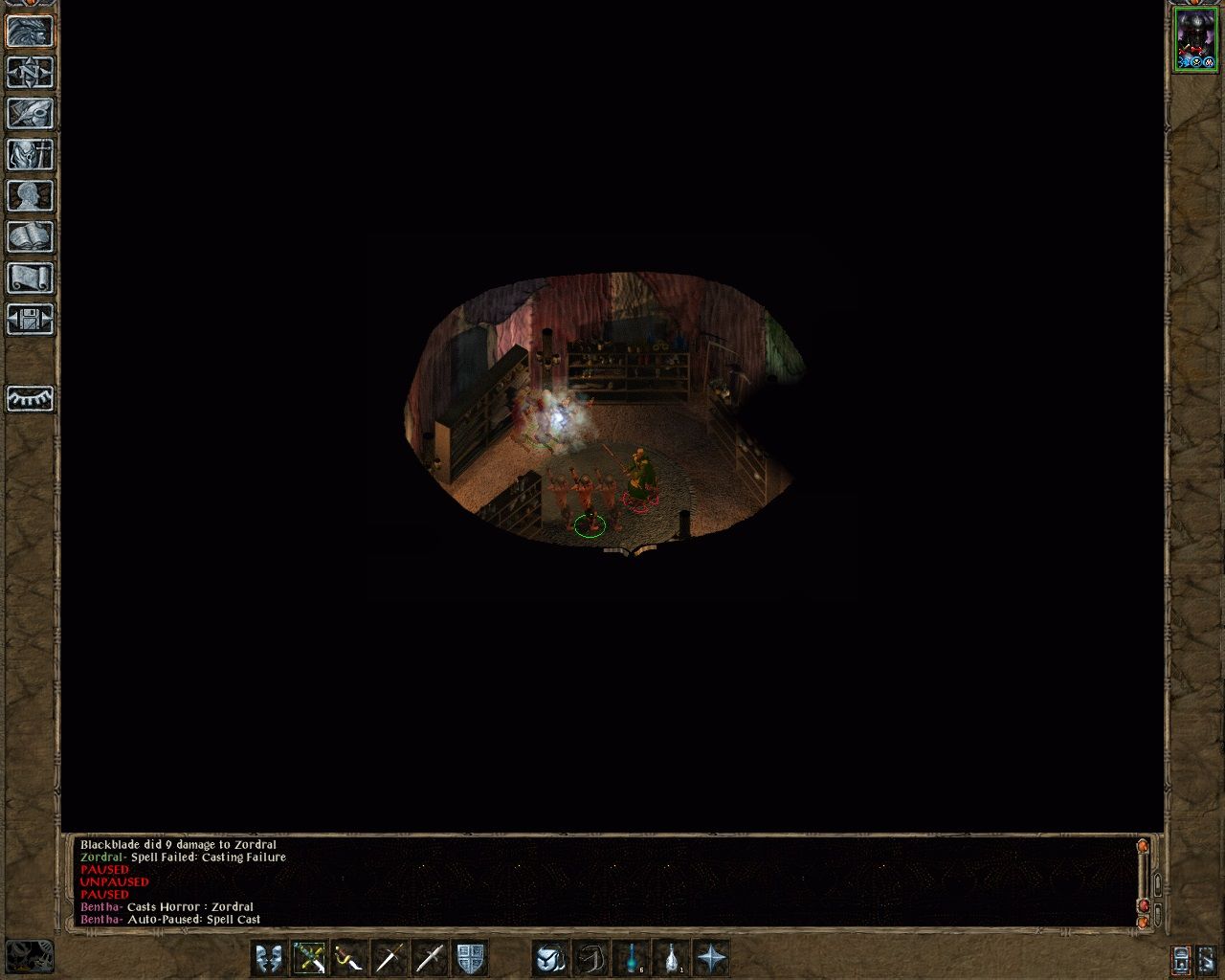Show the character record head silhouette

click(30, 196)
